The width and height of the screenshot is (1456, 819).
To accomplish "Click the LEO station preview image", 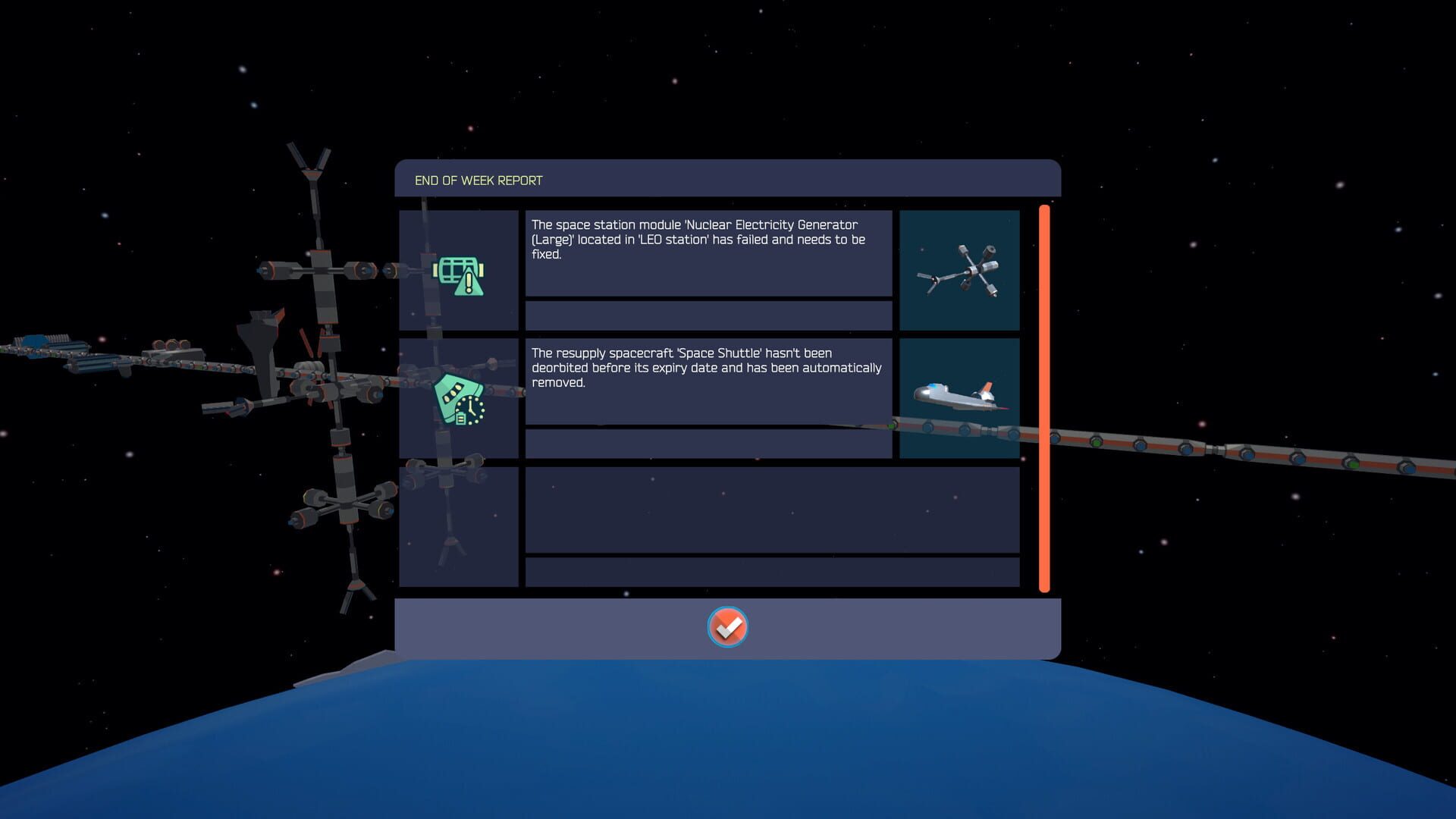I will pos(959,270).
